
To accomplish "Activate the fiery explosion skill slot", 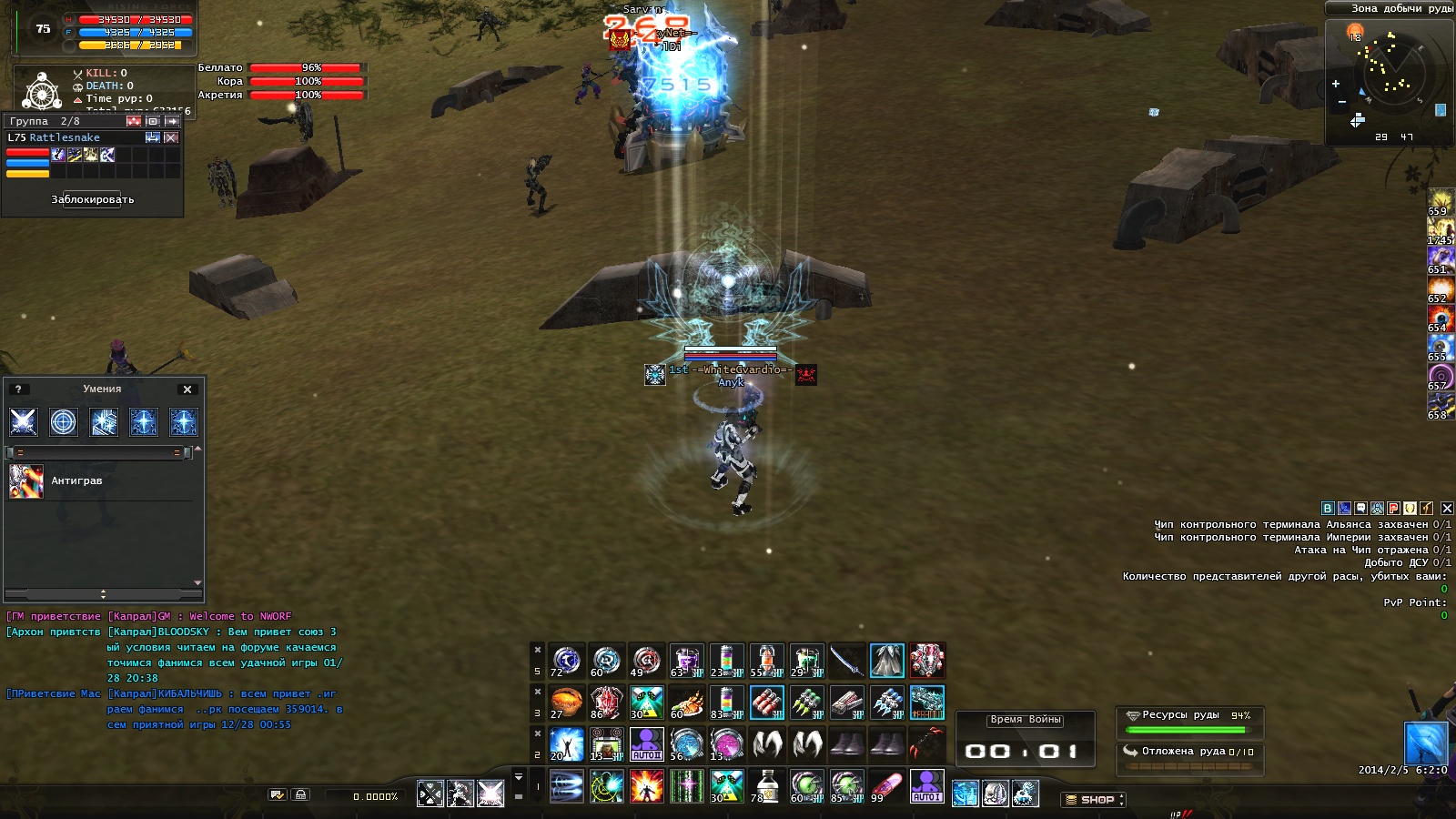I will (647, 786).
